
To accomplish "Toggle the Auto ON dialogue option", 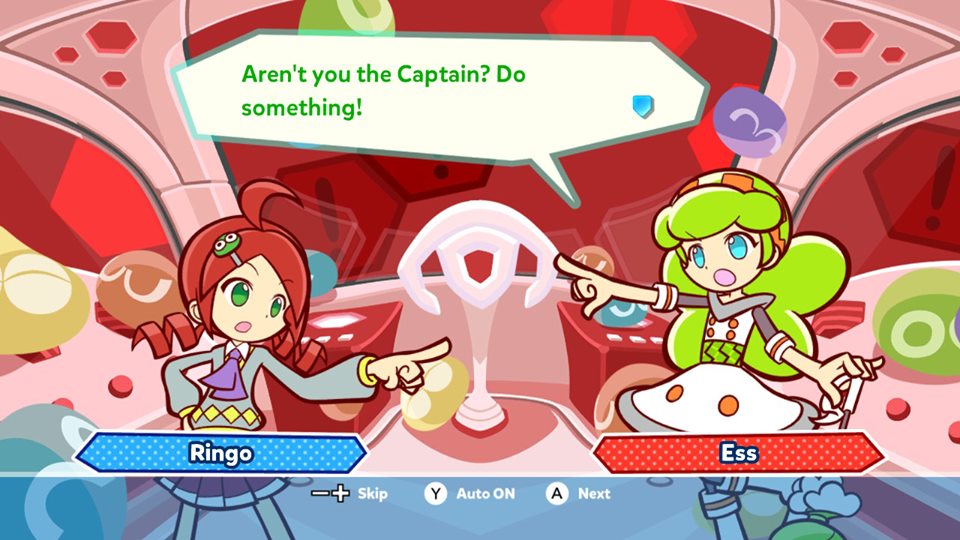I will (x=485, y=494).
